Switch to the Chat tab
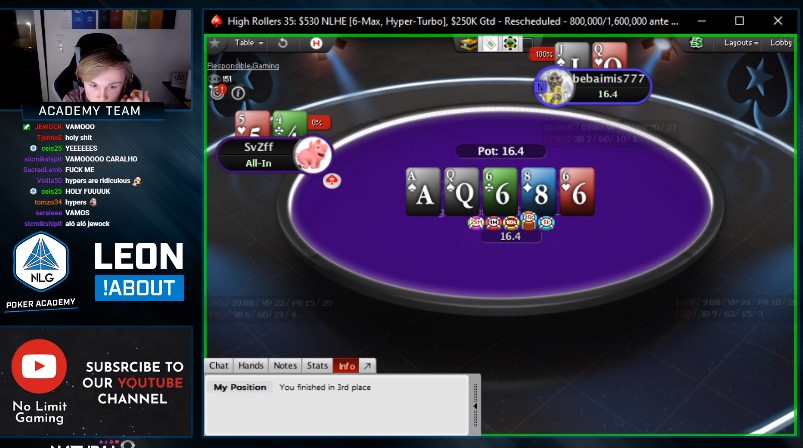 point(218,366)
